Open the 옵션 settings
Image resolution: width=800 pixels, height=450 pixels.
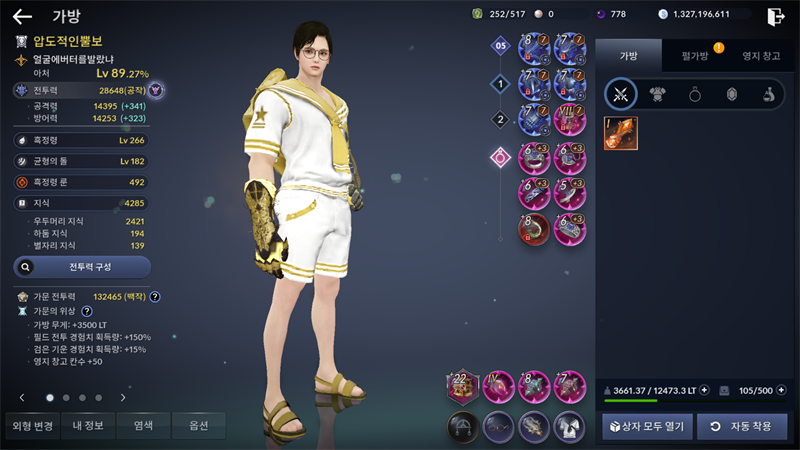[198, 426]
